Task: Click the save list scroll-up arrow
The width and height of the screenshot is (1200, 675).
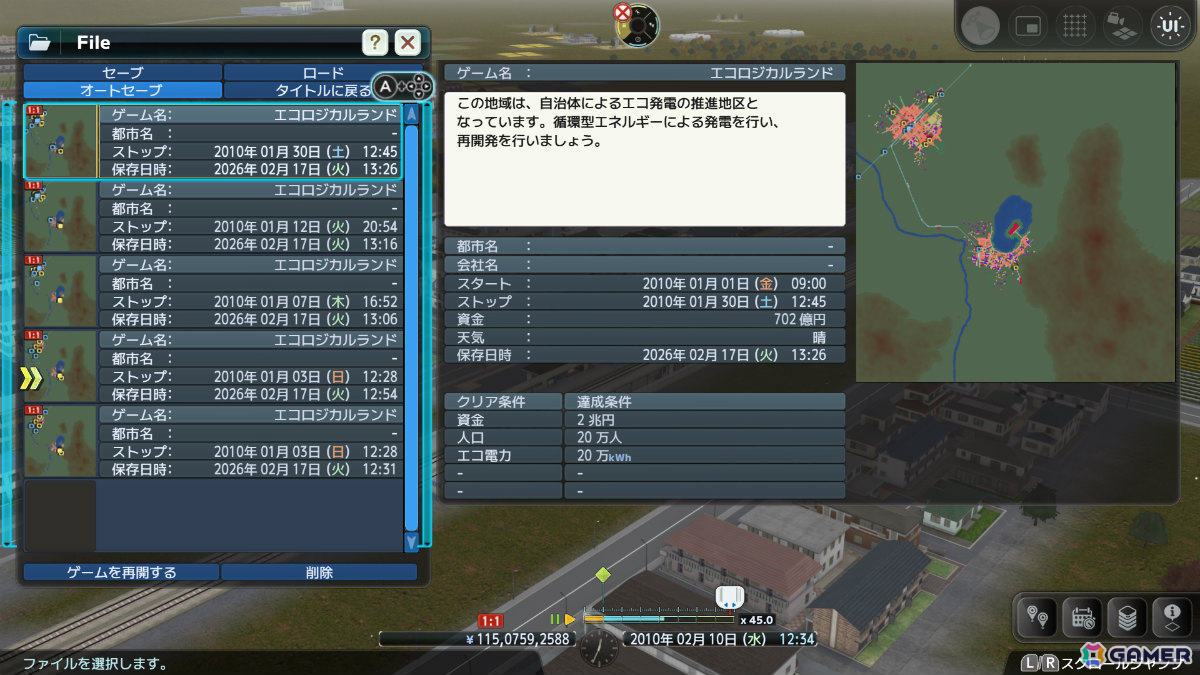Action: point(411,113)
